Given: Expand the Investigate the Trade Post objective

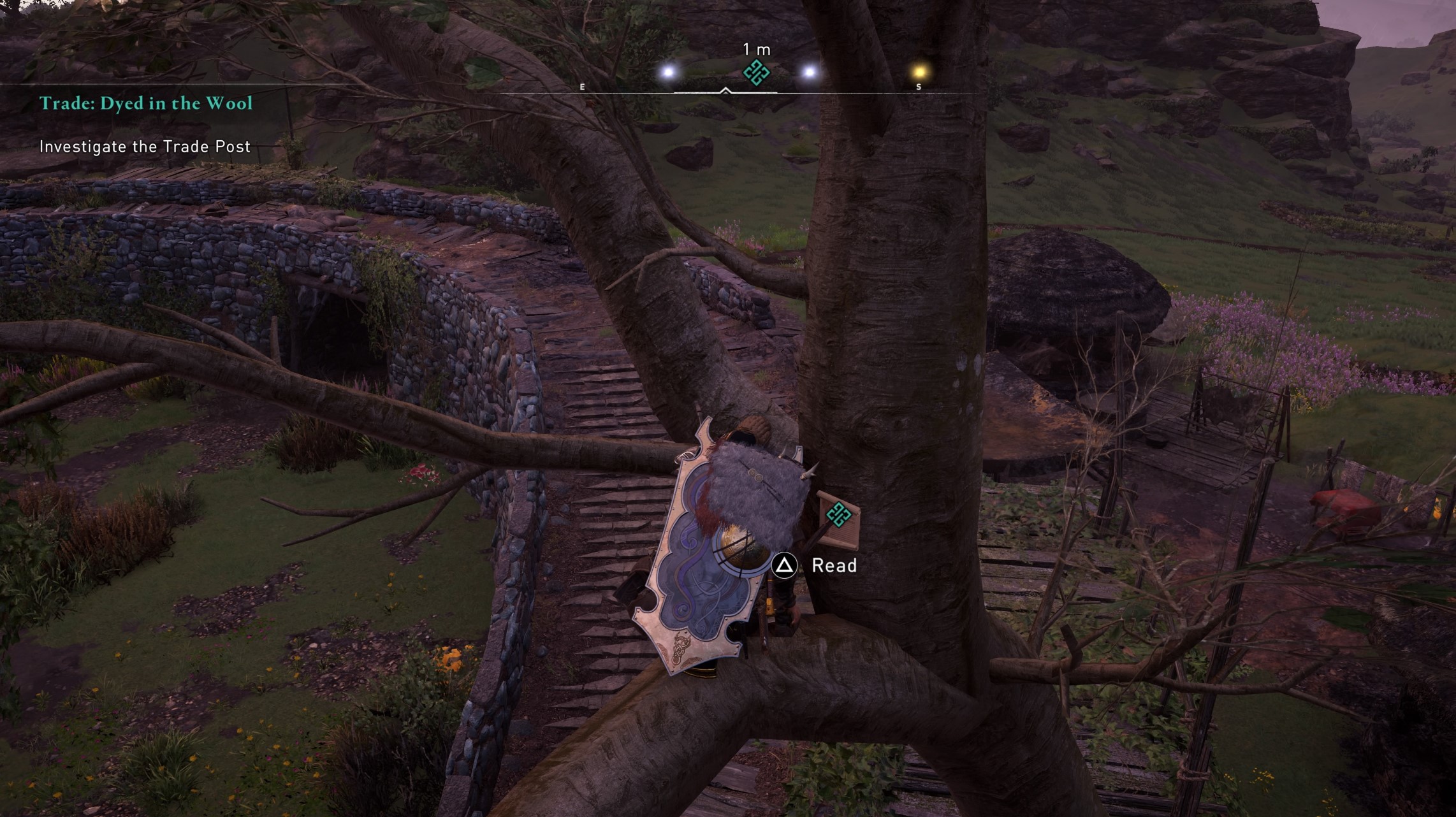Looking at the screenshot, I should coord(145,146).
